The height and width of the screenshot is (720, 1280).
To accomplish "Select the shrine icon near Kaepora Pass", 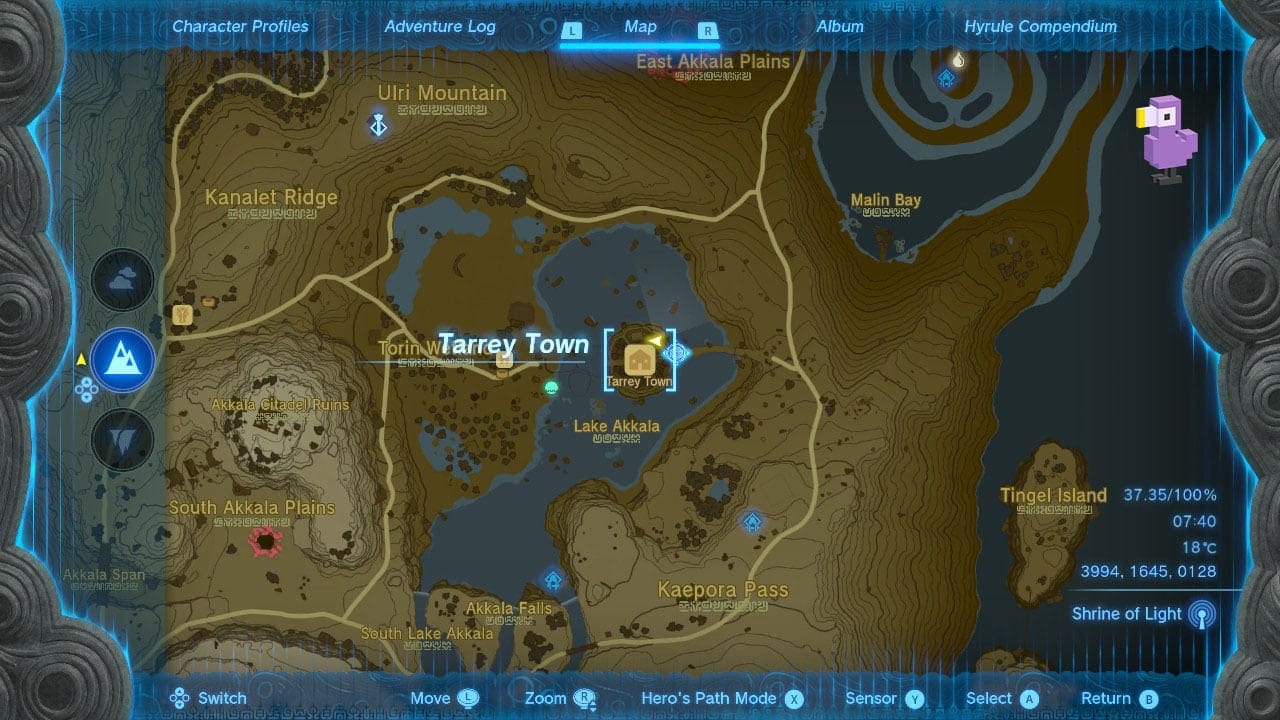I will [x=751, y=520].
